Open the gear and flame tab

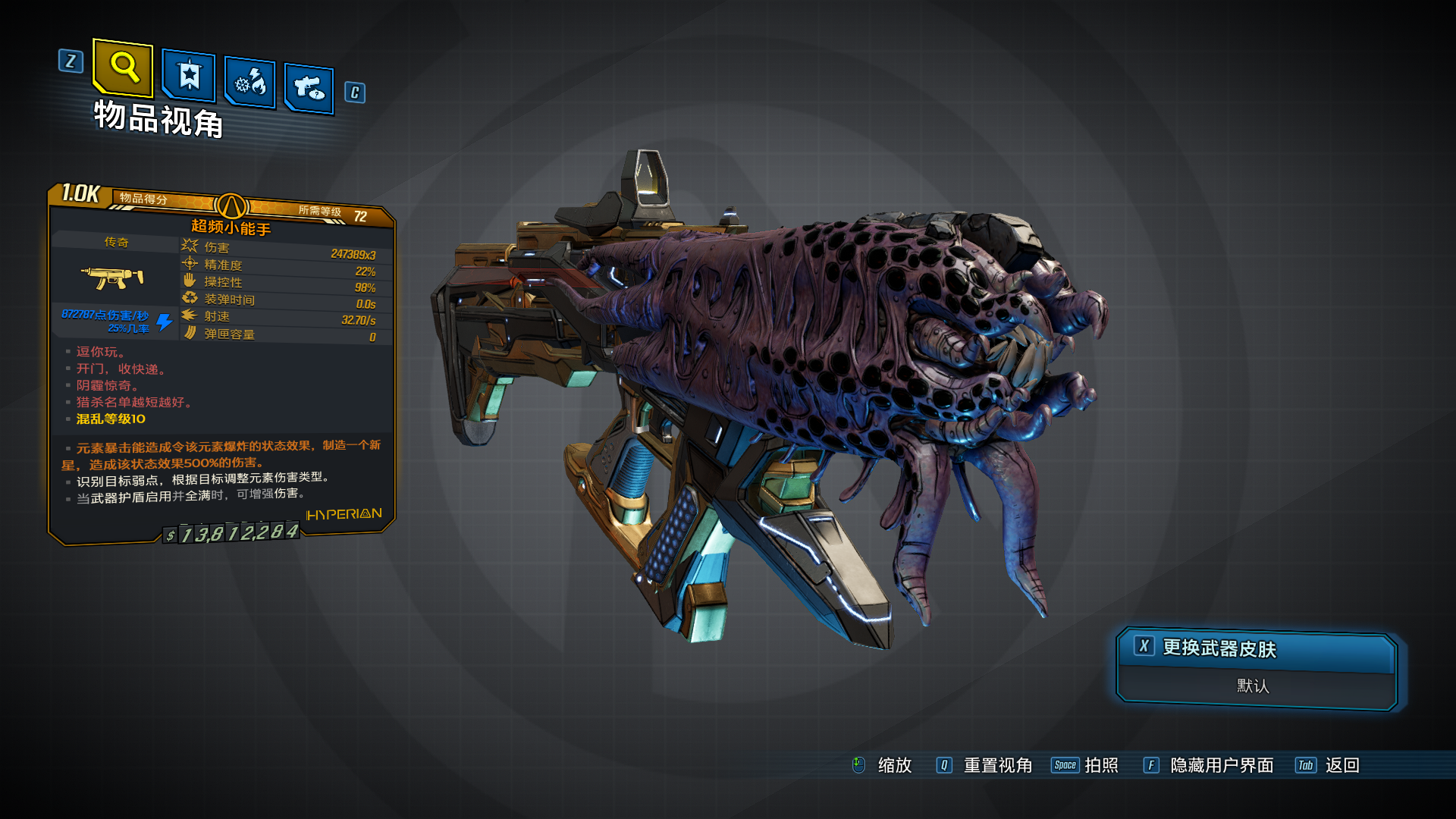point(250,82)
